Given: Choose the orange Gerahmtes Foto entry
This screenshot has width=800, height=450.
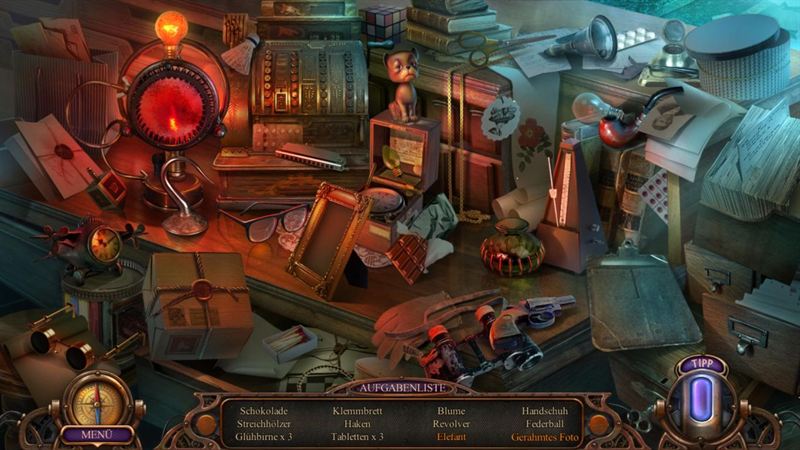Looking at the screenshot, I should tap(544, 437).
